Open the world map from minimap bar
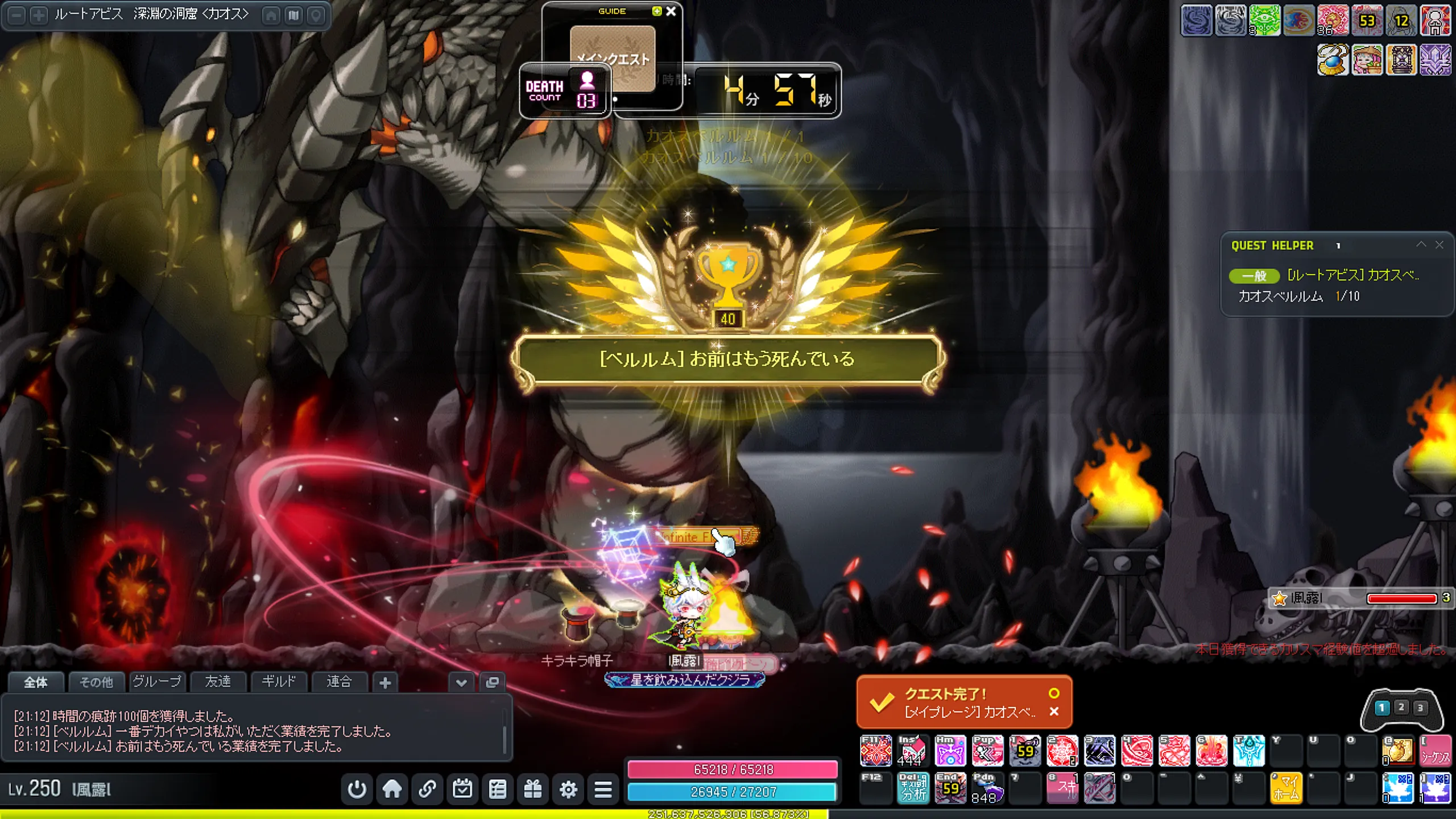 pos(293,15)
